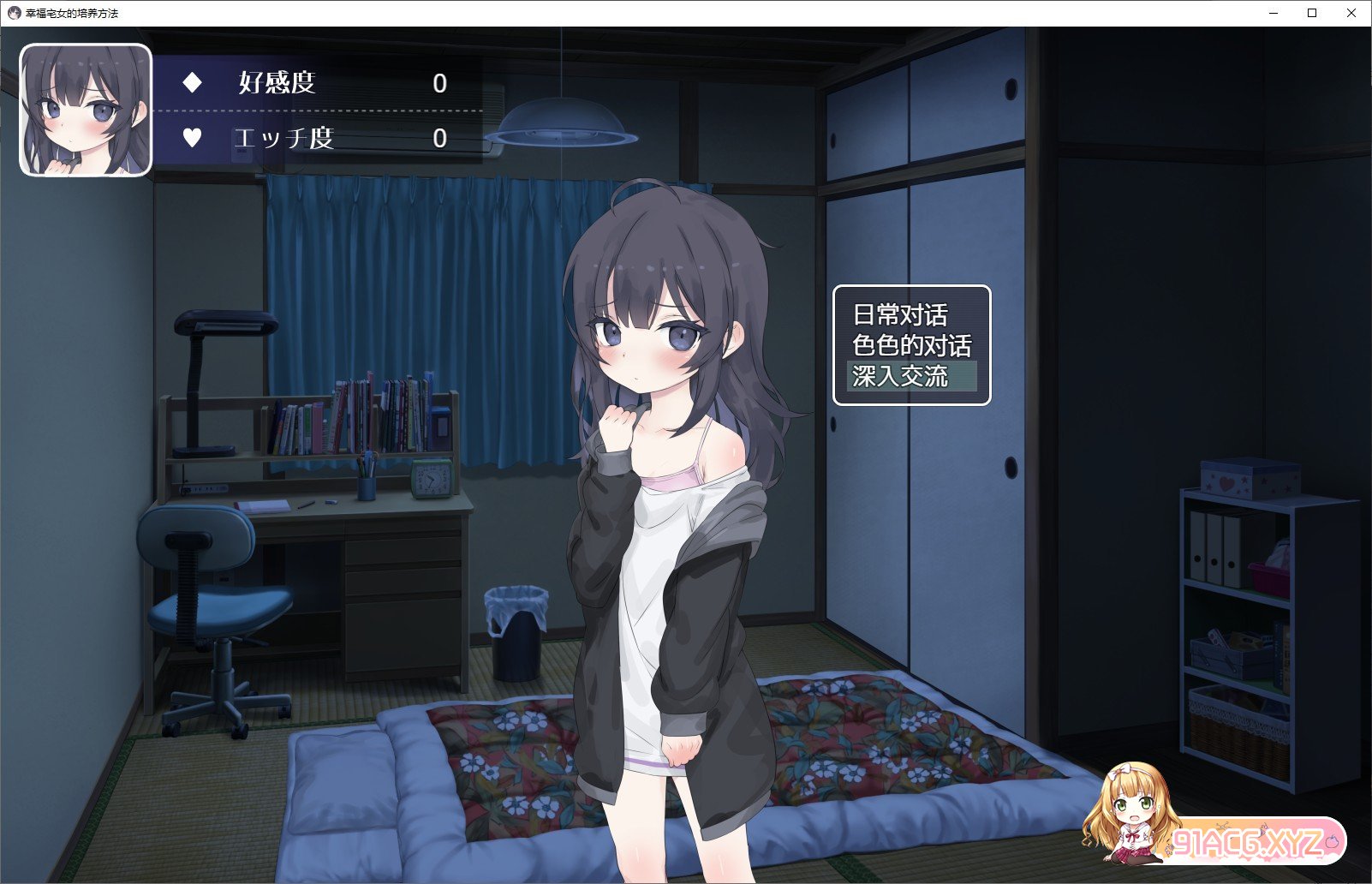Select the 日常对话 menu option
Screen dimensions: 1372x884
click(x=901, y=315)
